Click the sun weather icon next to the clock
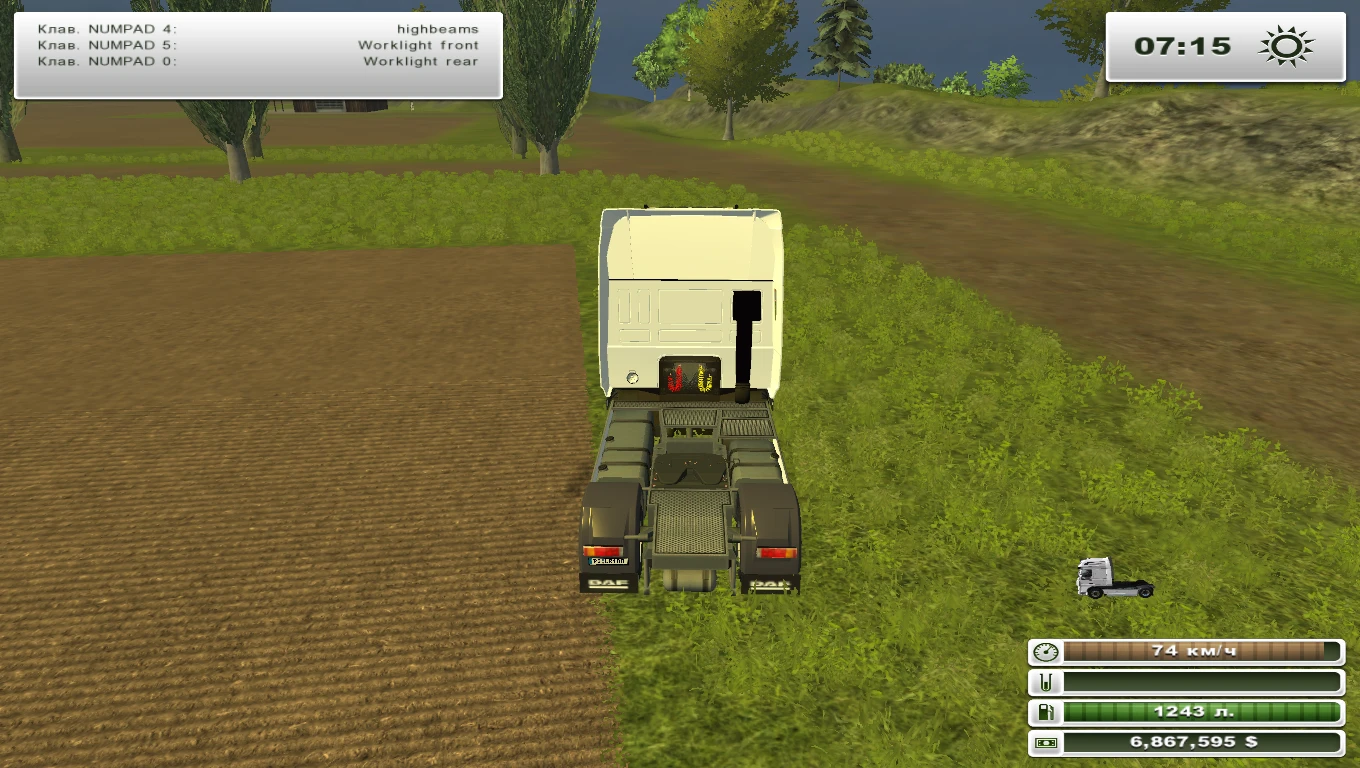This screenshot has height=768, width=1360. (1283, 44)
